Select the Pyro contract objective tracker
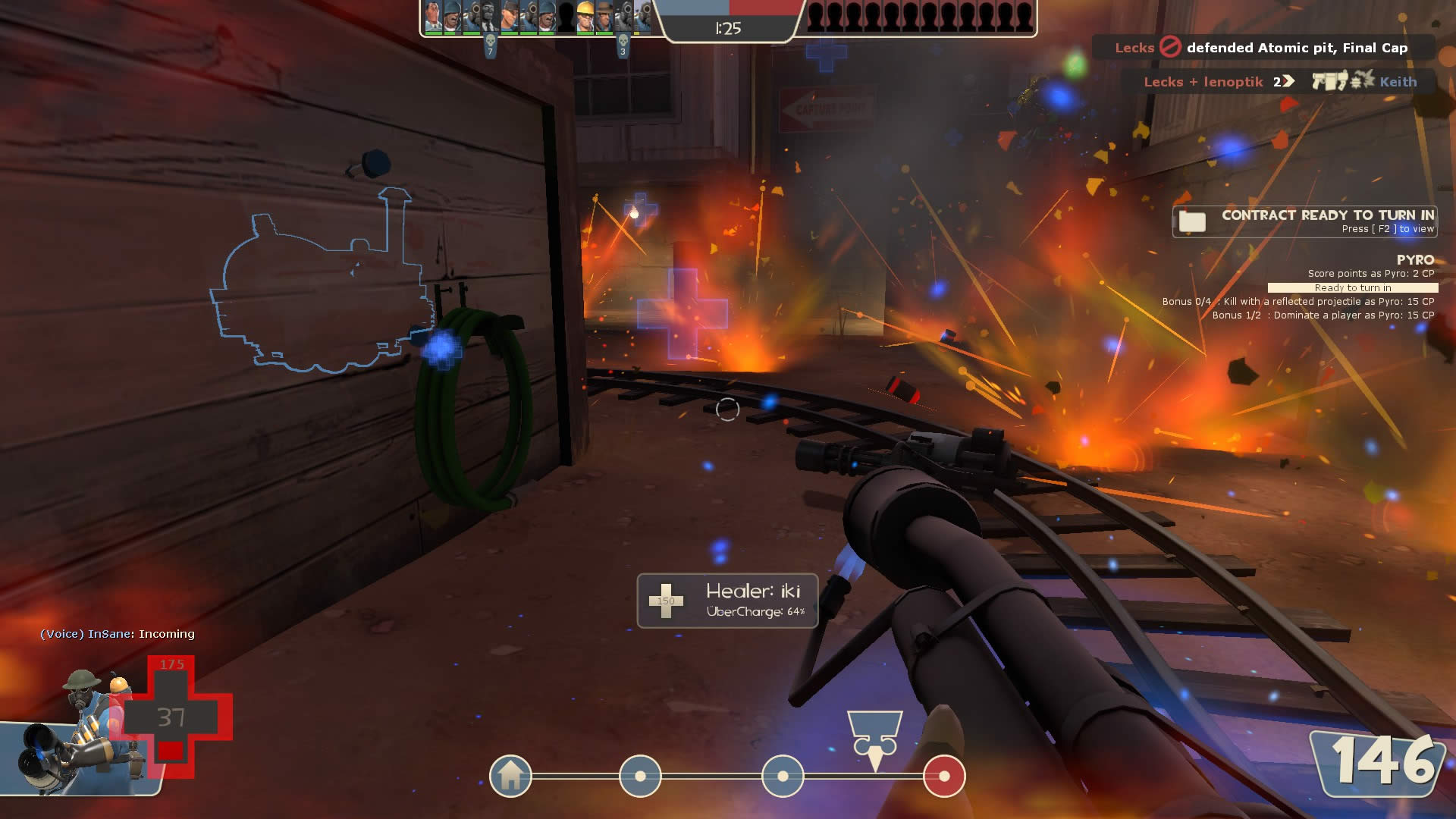This screenshot has width=1456, height=819. pos(1298,287)
